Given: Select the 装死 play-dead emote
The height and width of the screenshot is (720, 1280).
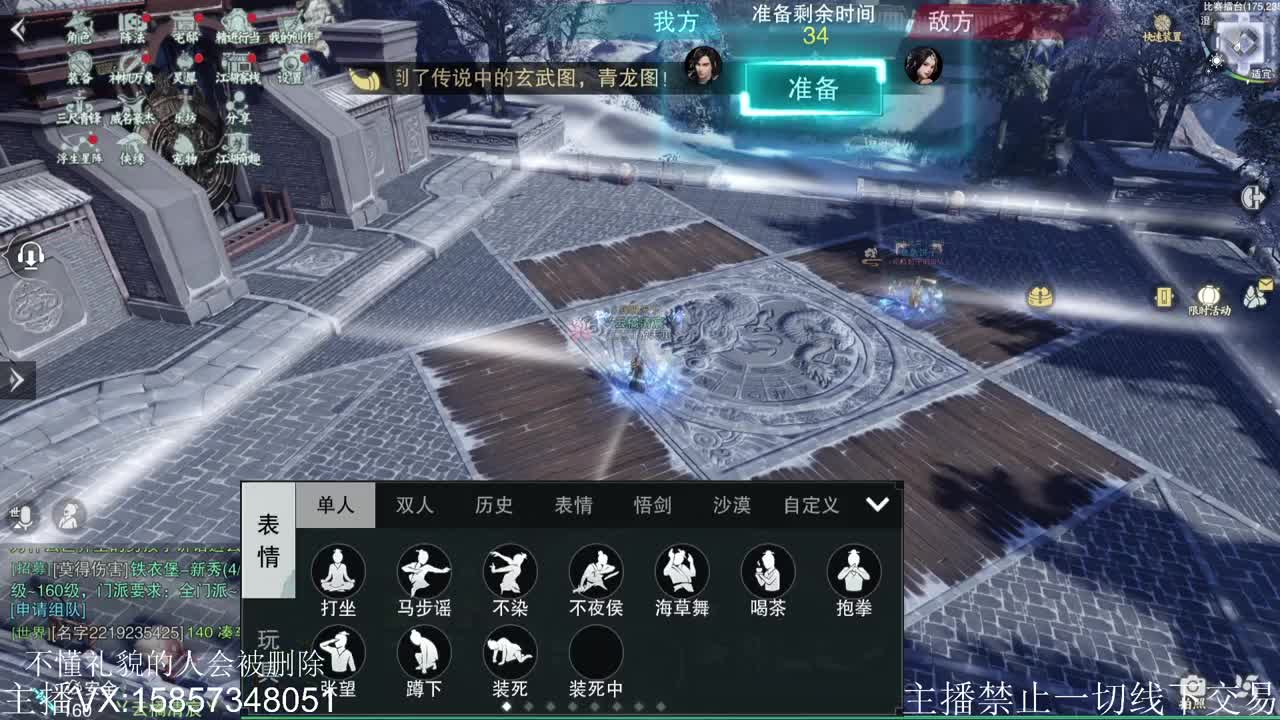Looking at the screenshot, I should point(510,655).
